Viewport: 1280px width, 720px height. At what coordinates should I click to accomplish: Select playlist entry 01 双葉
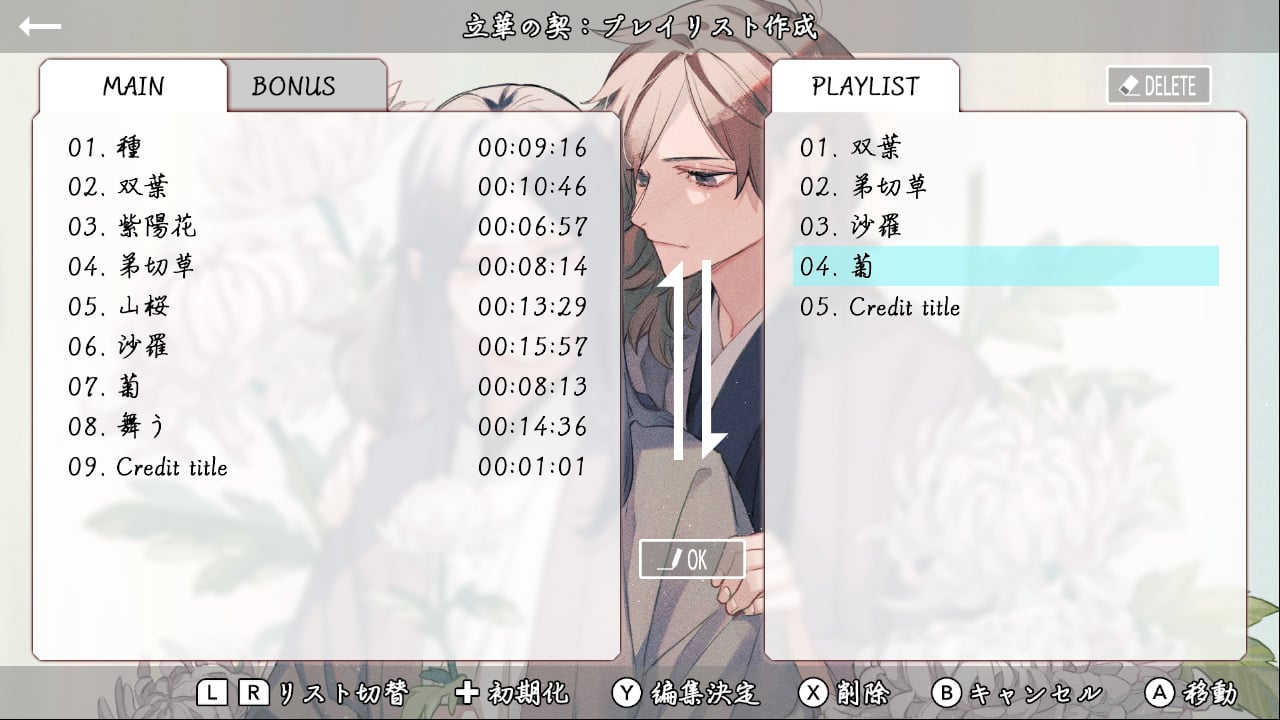[1005, 148]
